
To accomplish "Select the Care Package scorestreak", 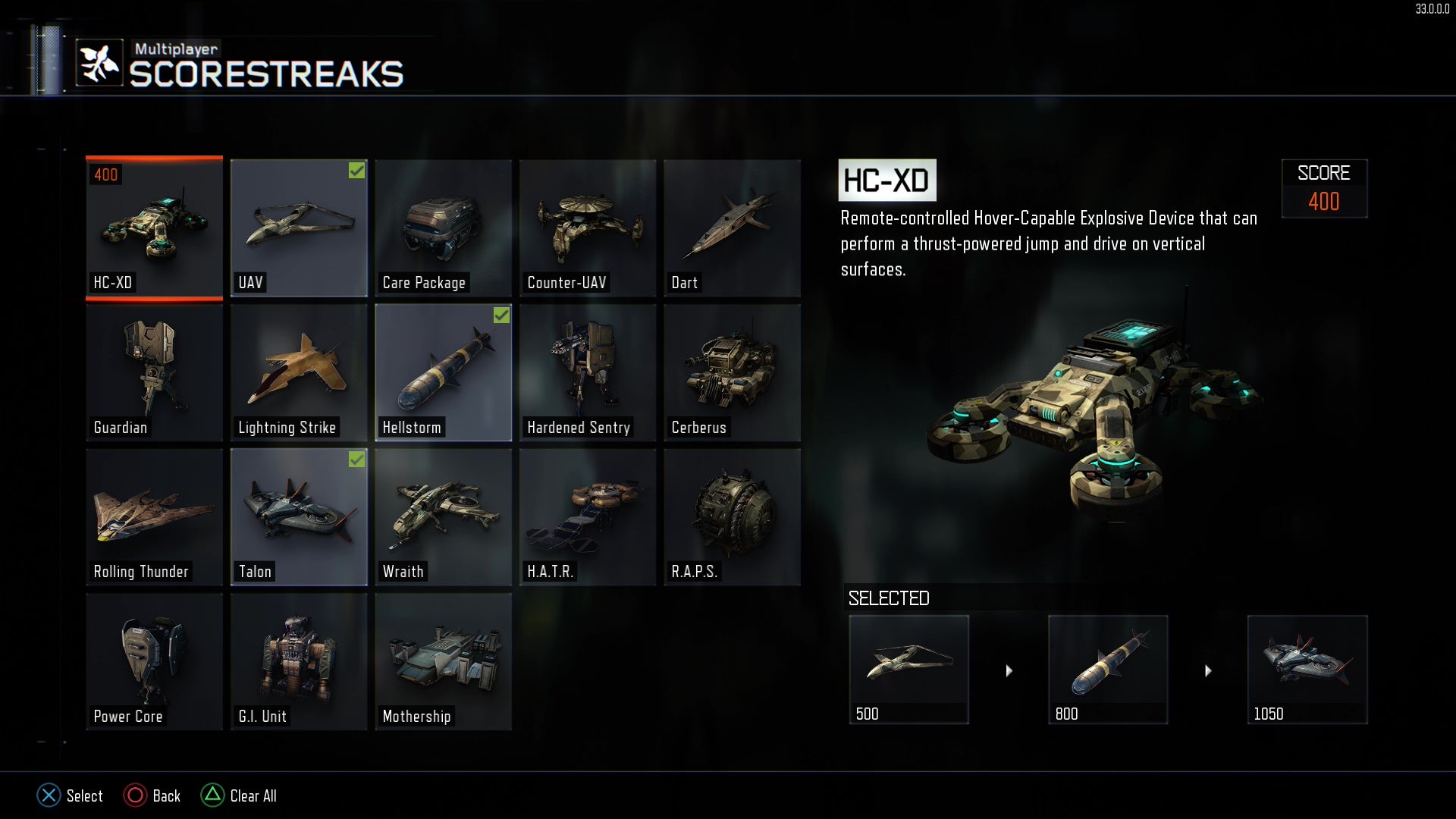I will click(x=443, y=227).
